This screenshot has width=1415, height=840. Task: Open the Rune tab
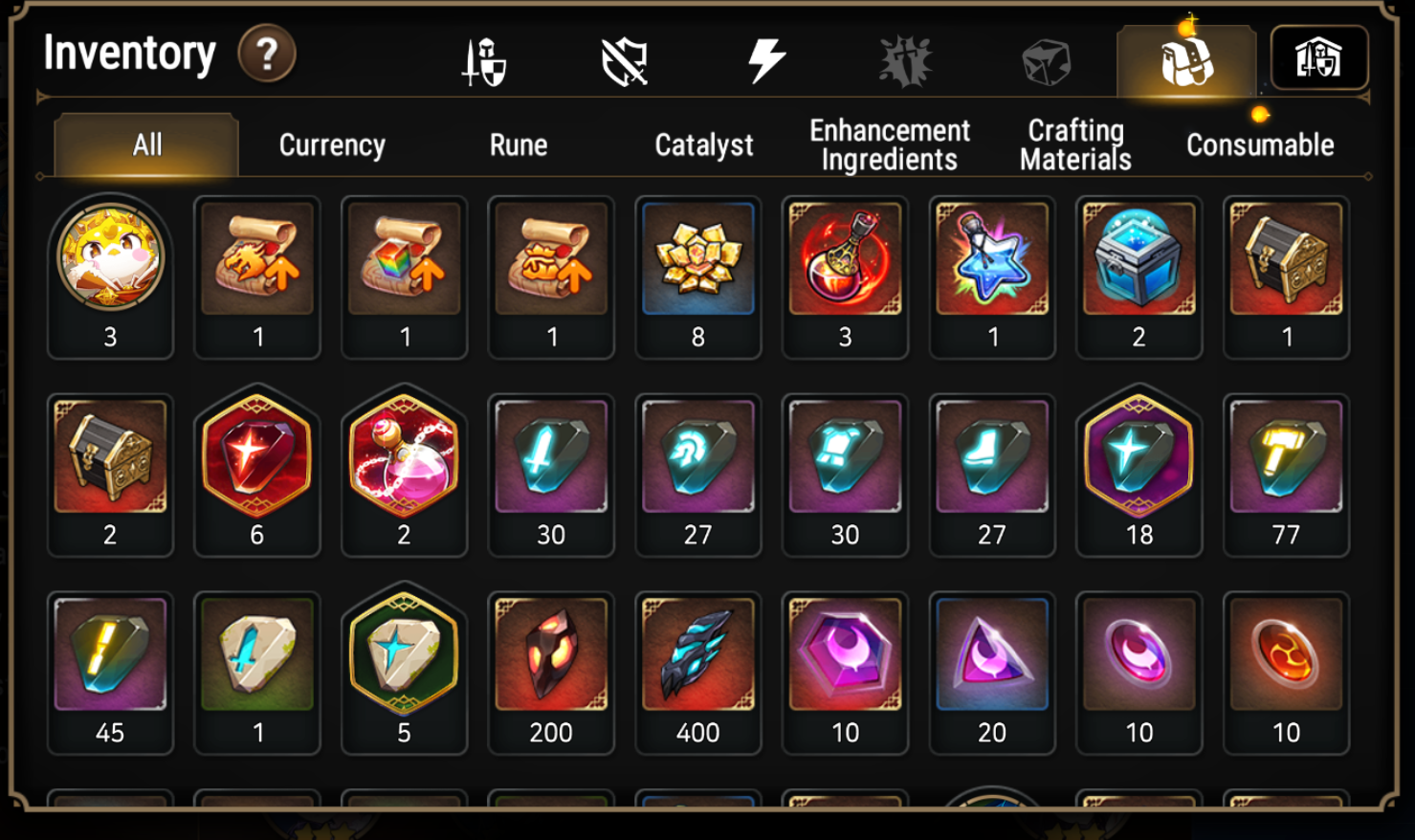(x=517, y=145)
